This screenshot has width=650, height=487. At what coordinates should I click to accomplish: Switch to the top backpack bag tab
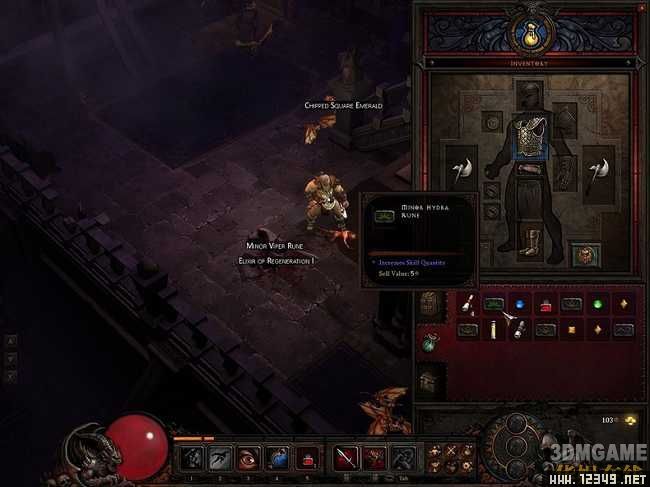tap(430, 304)
